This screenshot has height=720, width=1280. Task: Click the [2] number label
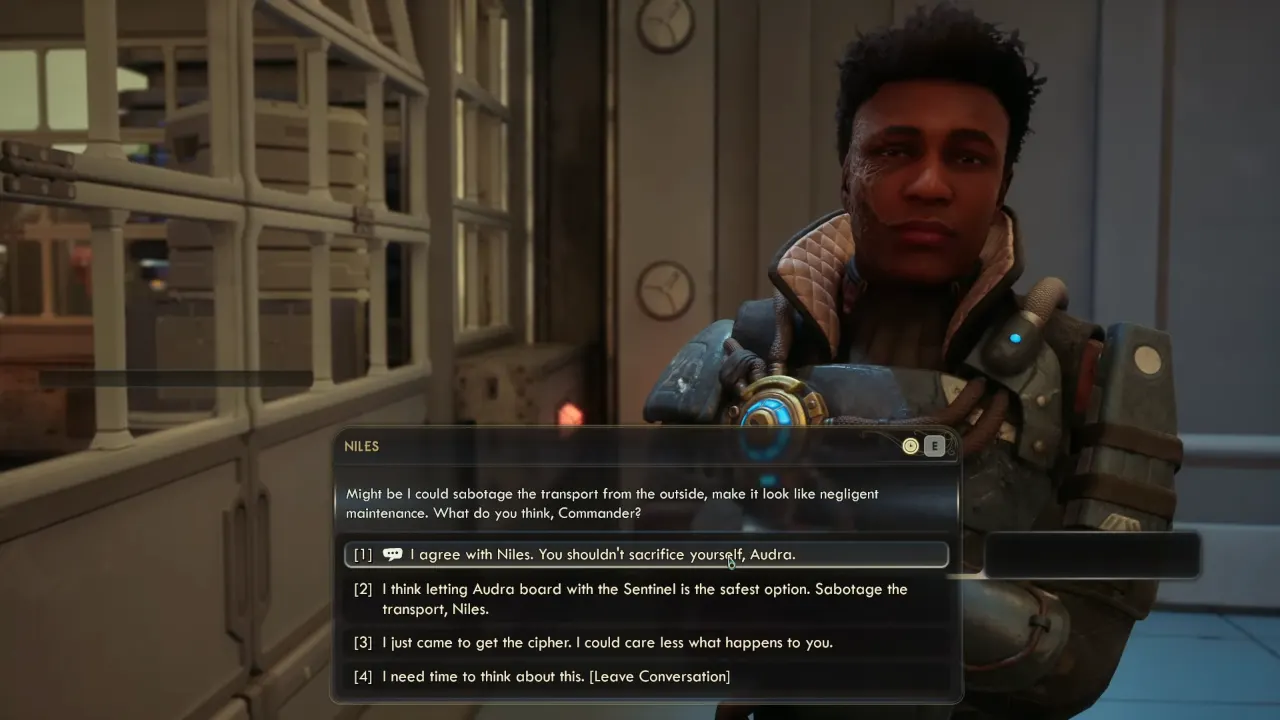point(362,589)
